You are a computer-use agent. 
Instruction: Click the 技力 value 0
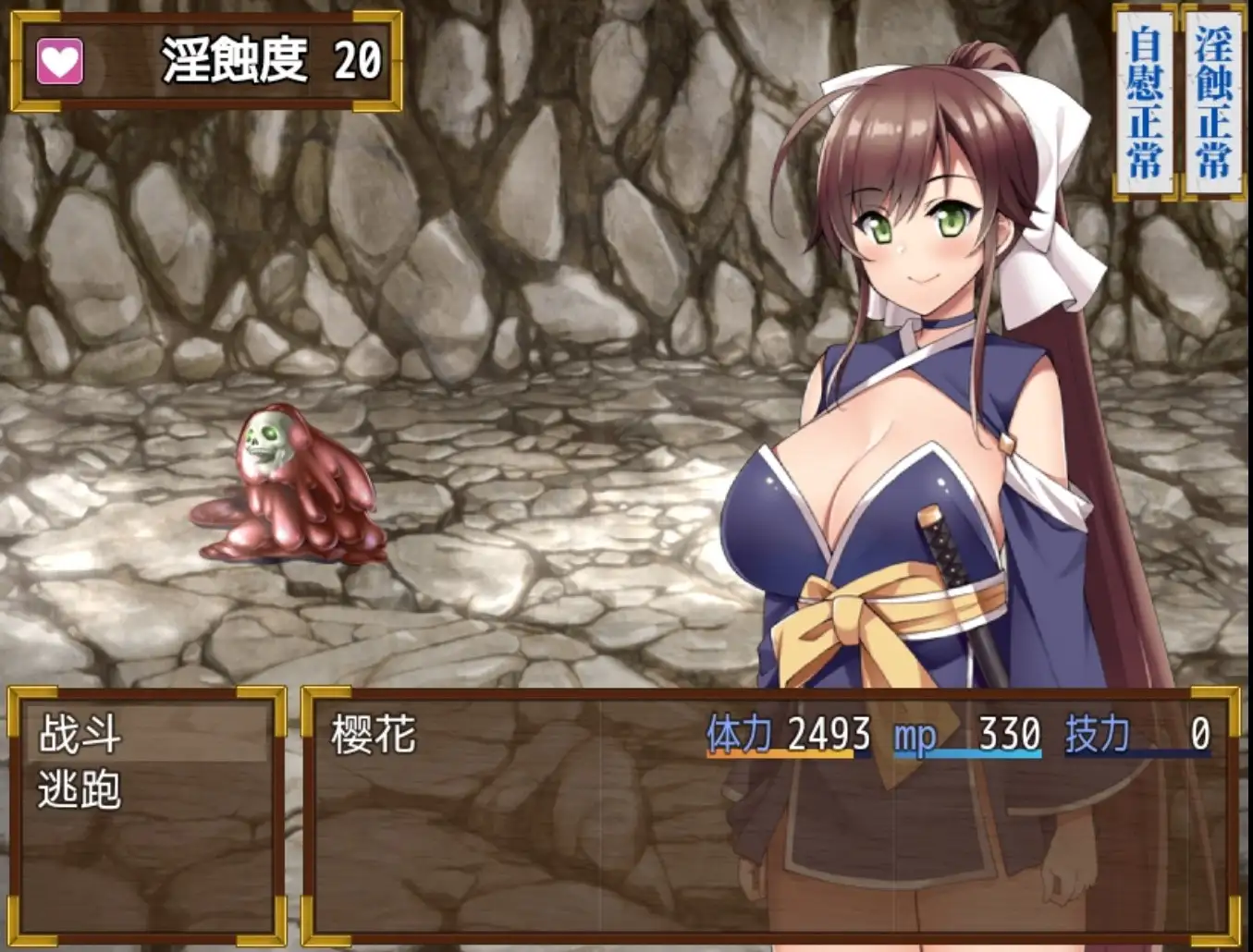point(1202,732)
